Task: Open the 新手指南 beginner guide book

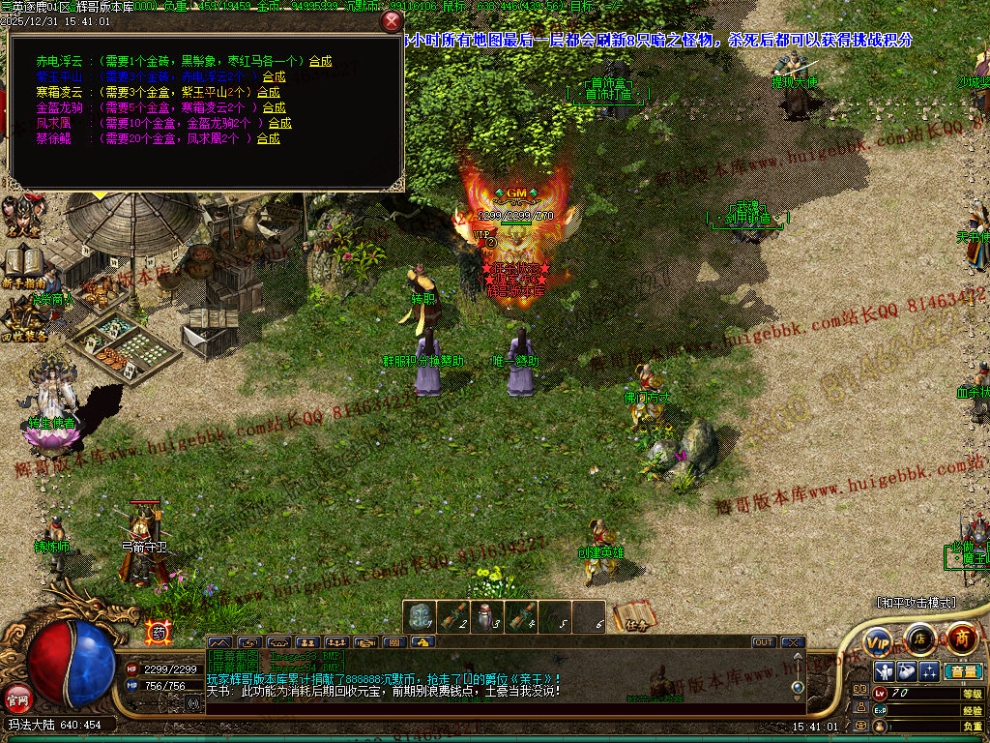Action: tap(22, 266)
